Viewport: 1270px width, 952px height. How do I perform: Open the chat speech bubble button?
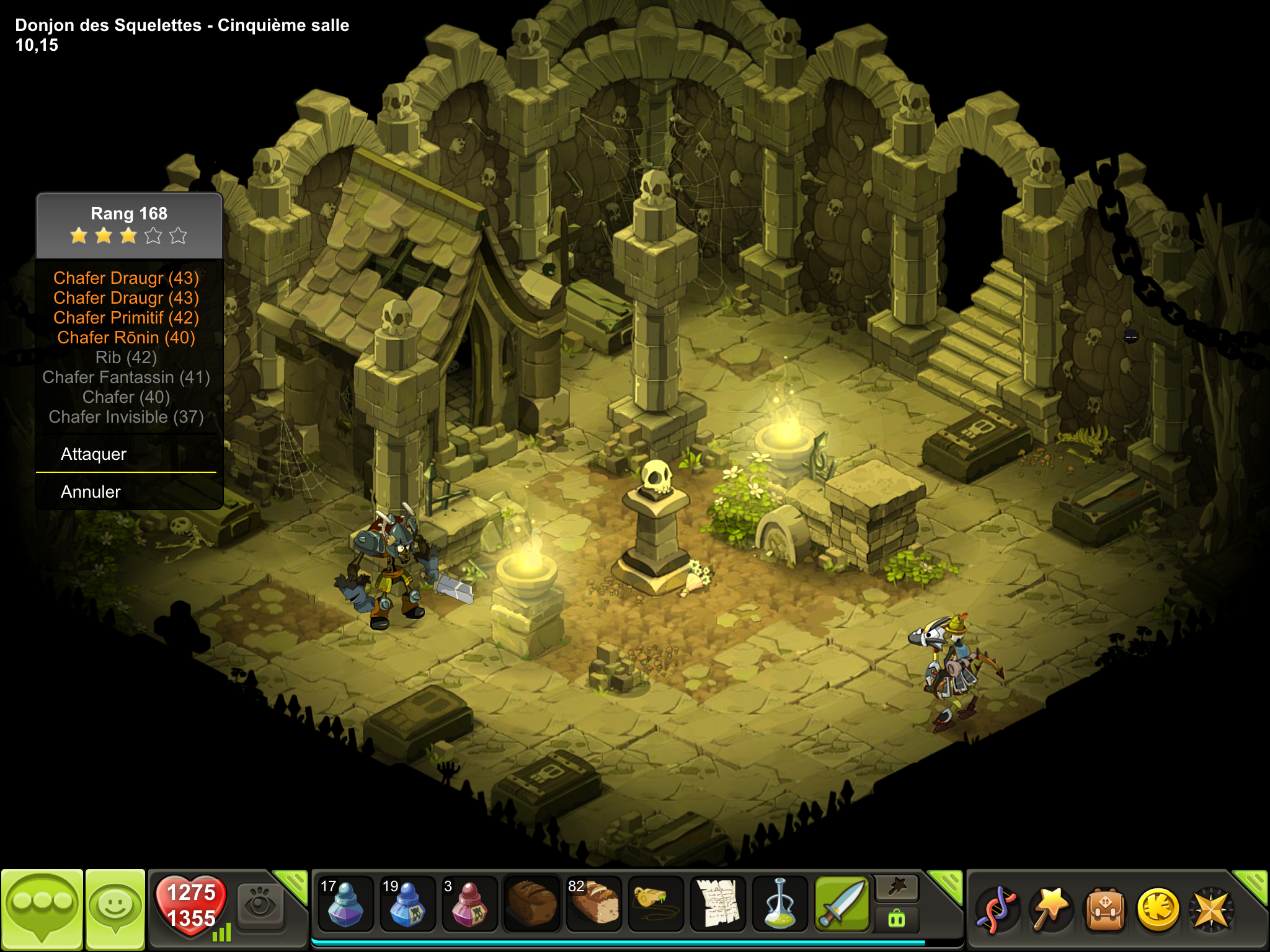(x=42, y=909)
